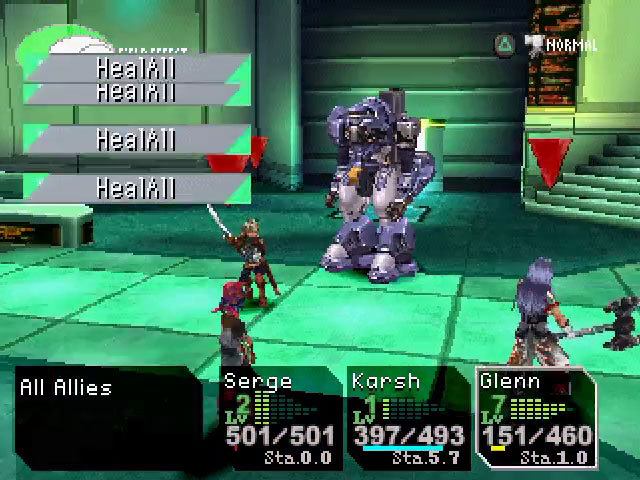Image resolution: width=640 pixels, height=480 pixels.
Task: Pick Glenn's highlighted status panel
Action: click(x=537, y=418)
